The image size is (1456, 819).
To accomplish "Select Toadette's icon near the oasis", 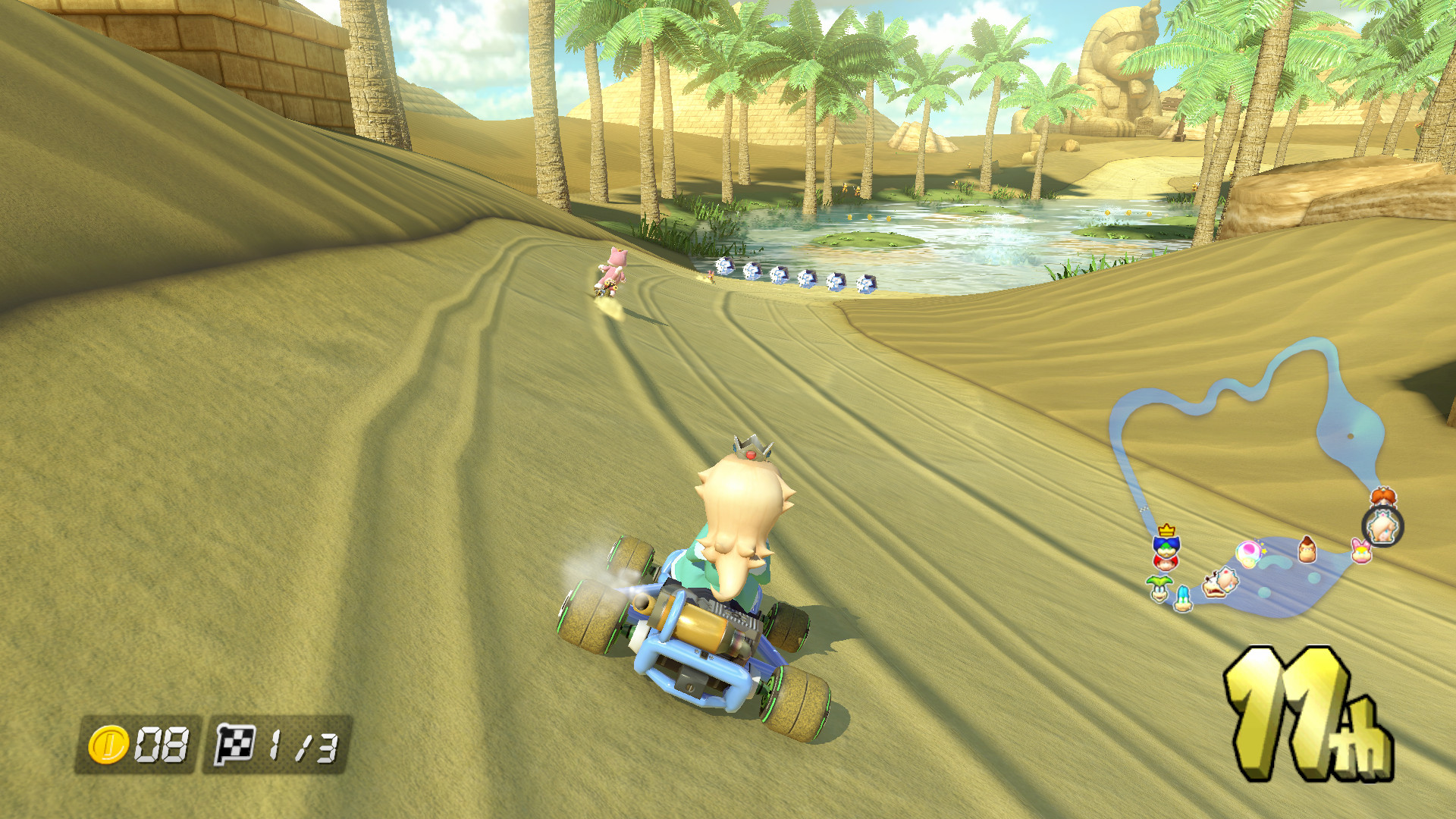I will [1249, 553].
